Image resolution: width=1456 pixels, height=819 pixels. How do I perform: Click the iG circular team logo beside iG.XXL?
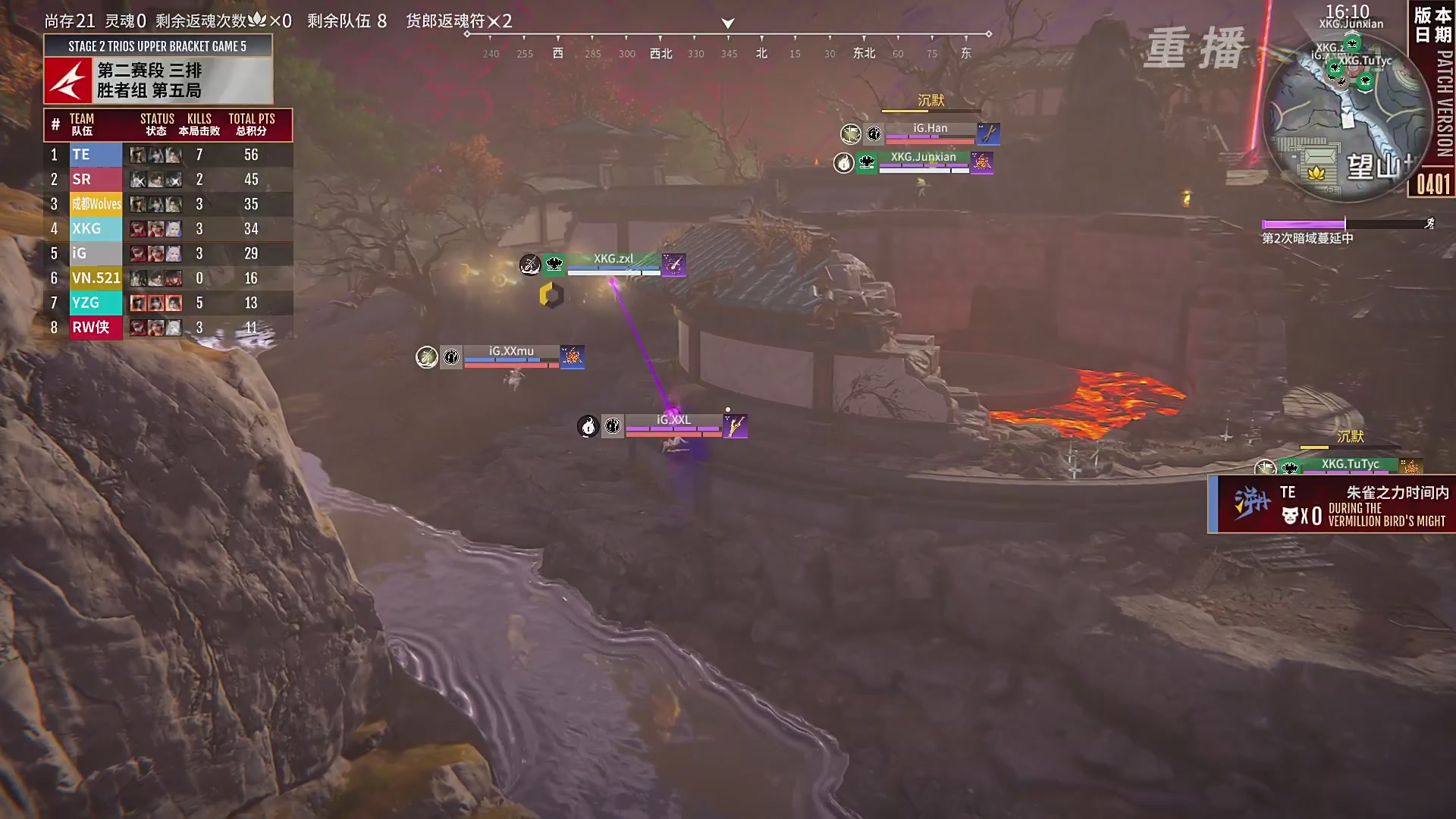tap(613, 426)
